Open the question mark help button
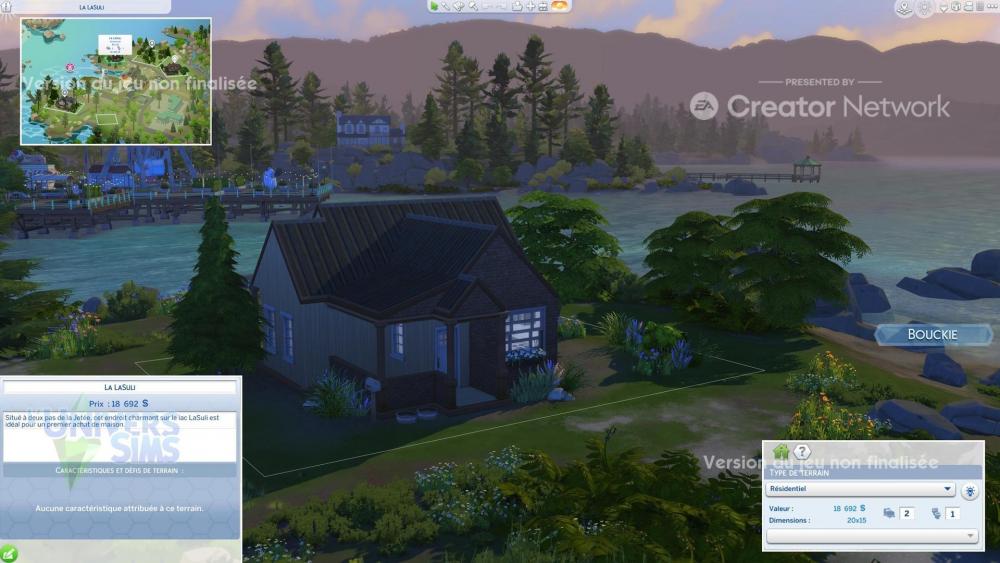The image size is (1000, 563). tap(802, 452)
